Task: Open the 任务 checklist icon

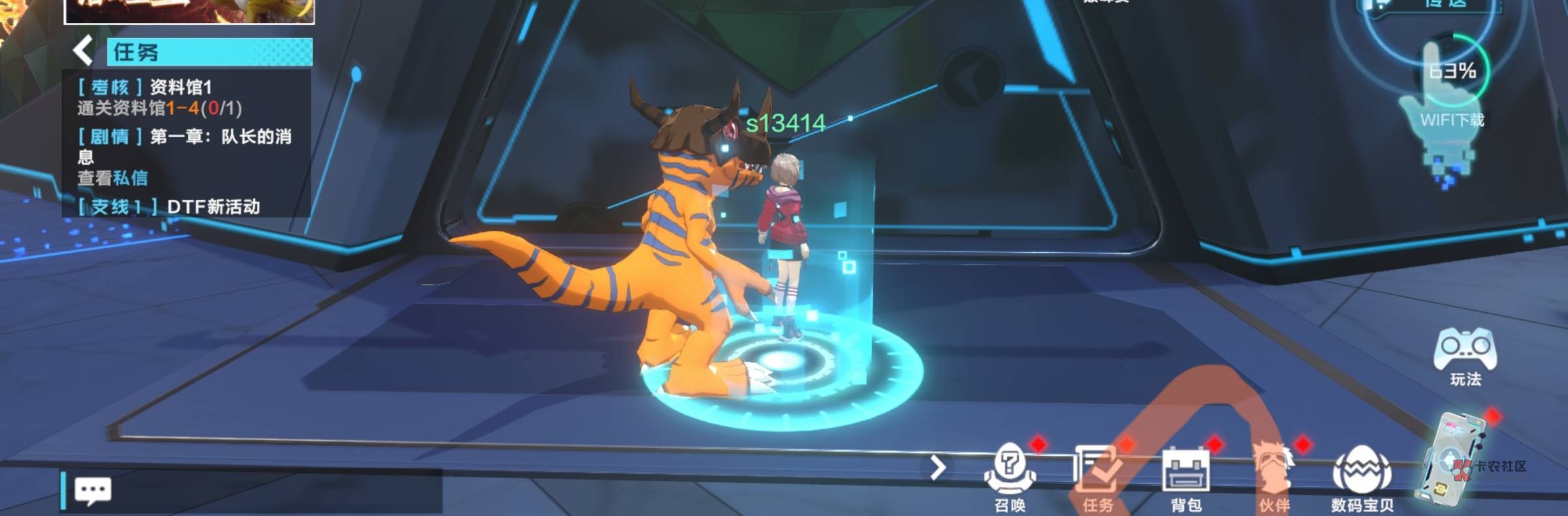Action: [1097, 477]
